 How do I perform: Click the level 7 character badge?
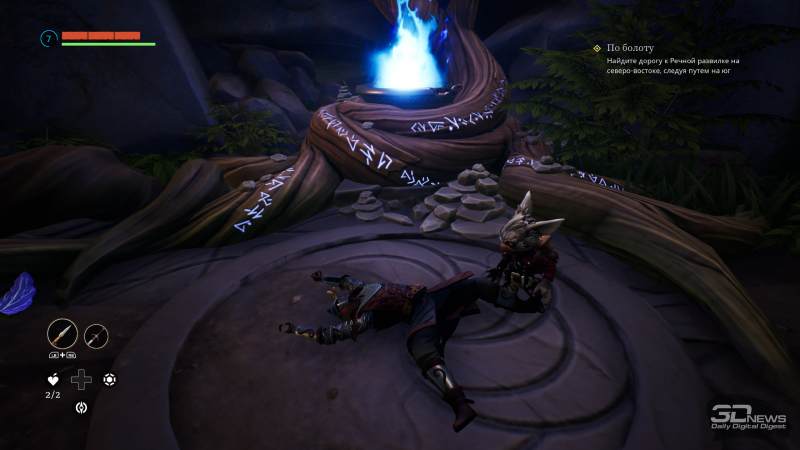47,39
